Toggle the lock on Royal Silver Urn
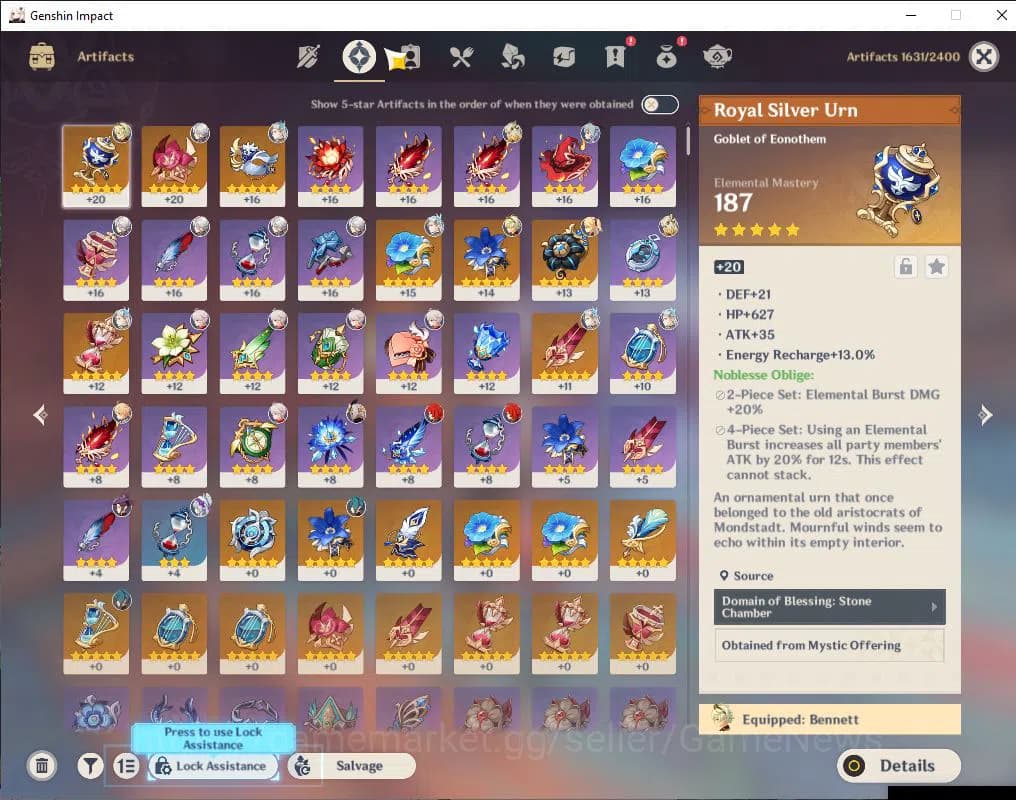1016x800 pixels. click(905, 267)
